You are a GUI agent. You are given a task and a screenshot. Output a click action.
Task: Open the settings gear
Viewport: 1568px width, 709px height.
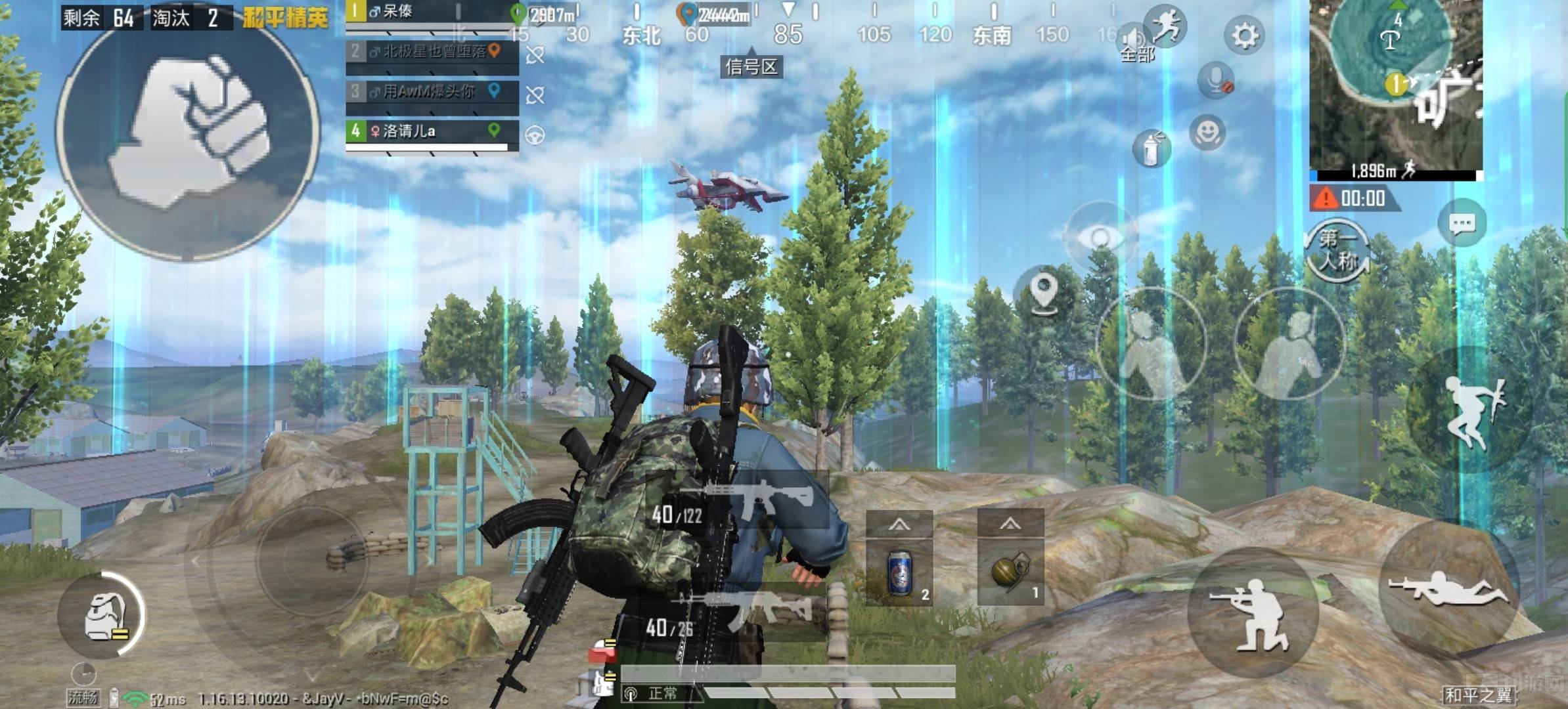(x=1244, y=35)
